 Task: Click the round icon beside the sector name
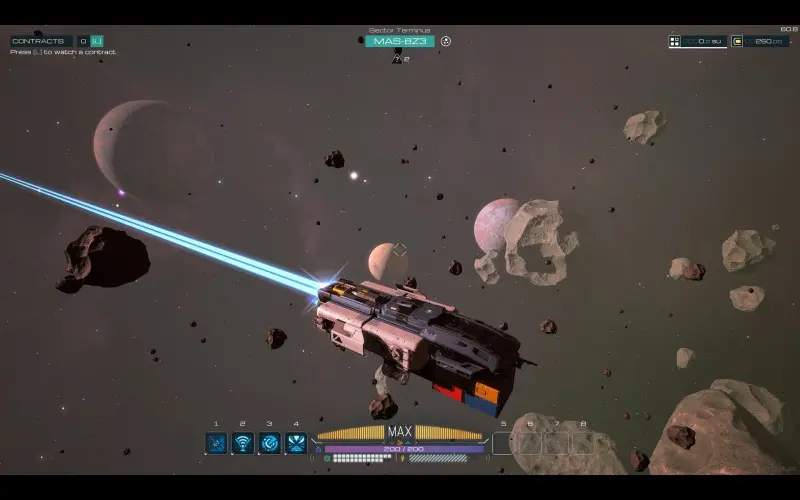[446, 41]
